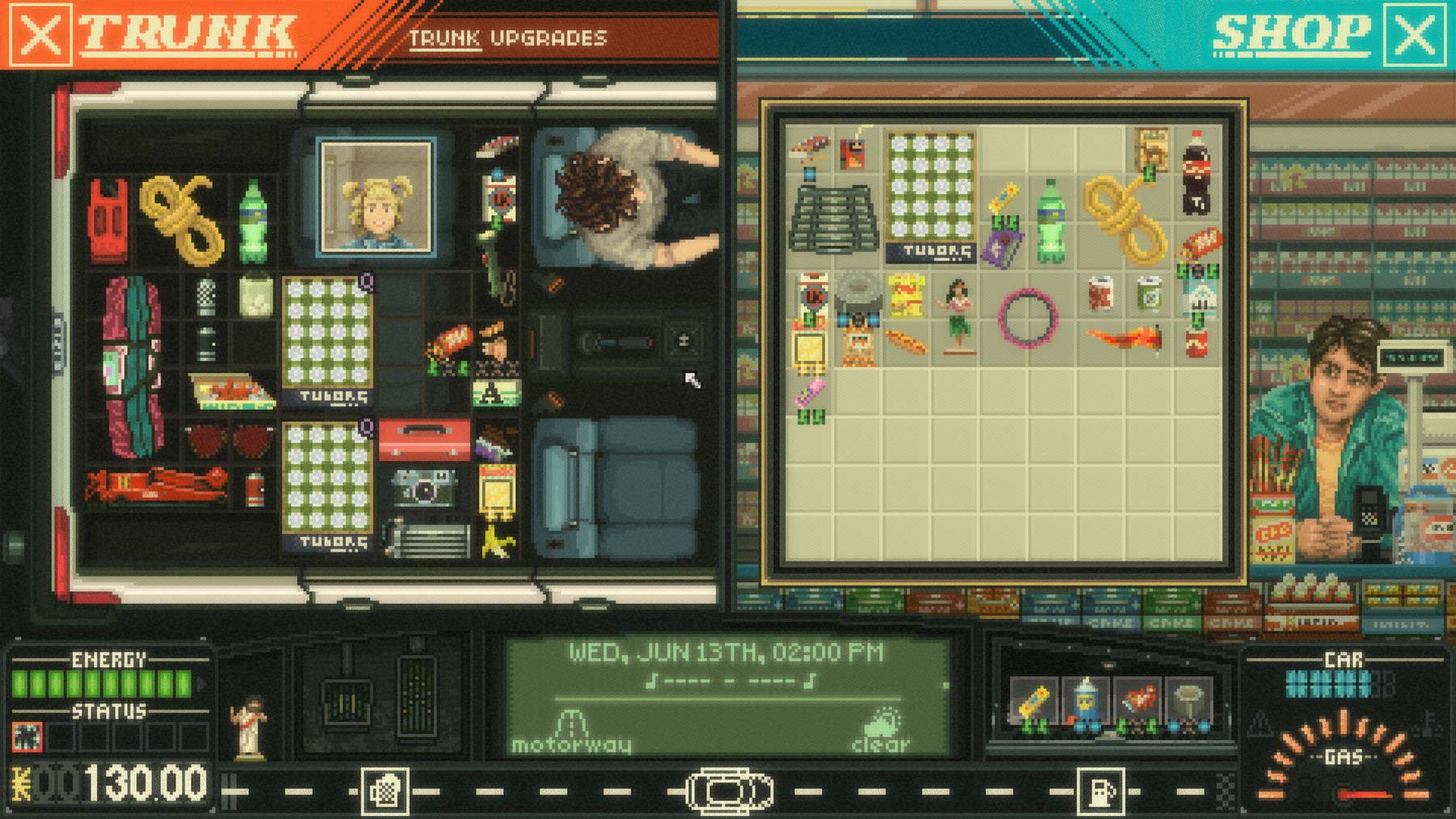Select the pink hula hoop in shop
This screenshot has width=1456, height=819.
(1027, 317)
